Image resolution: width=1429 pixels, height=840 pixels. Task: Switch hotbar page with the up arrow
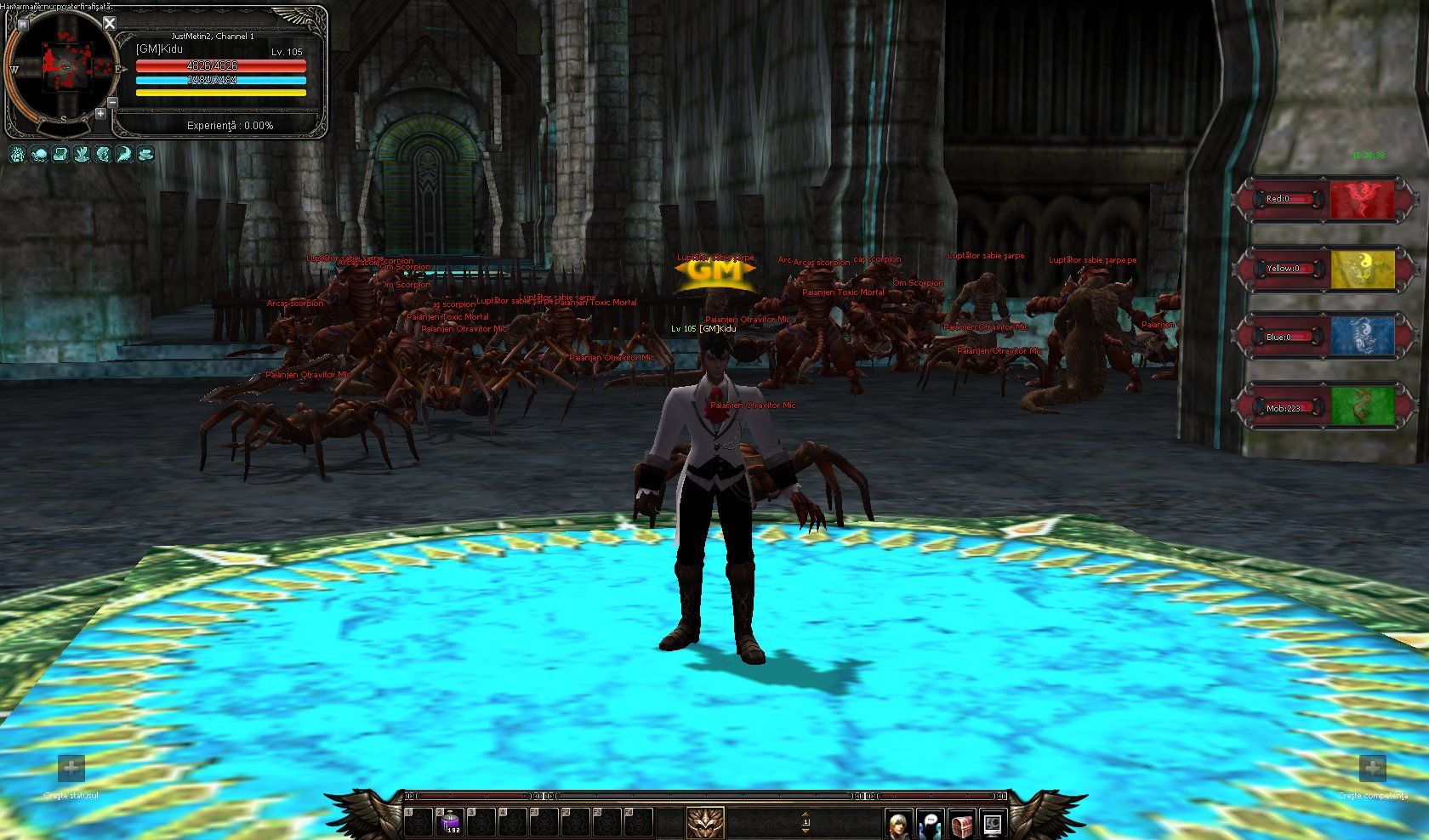pos(806,814)
